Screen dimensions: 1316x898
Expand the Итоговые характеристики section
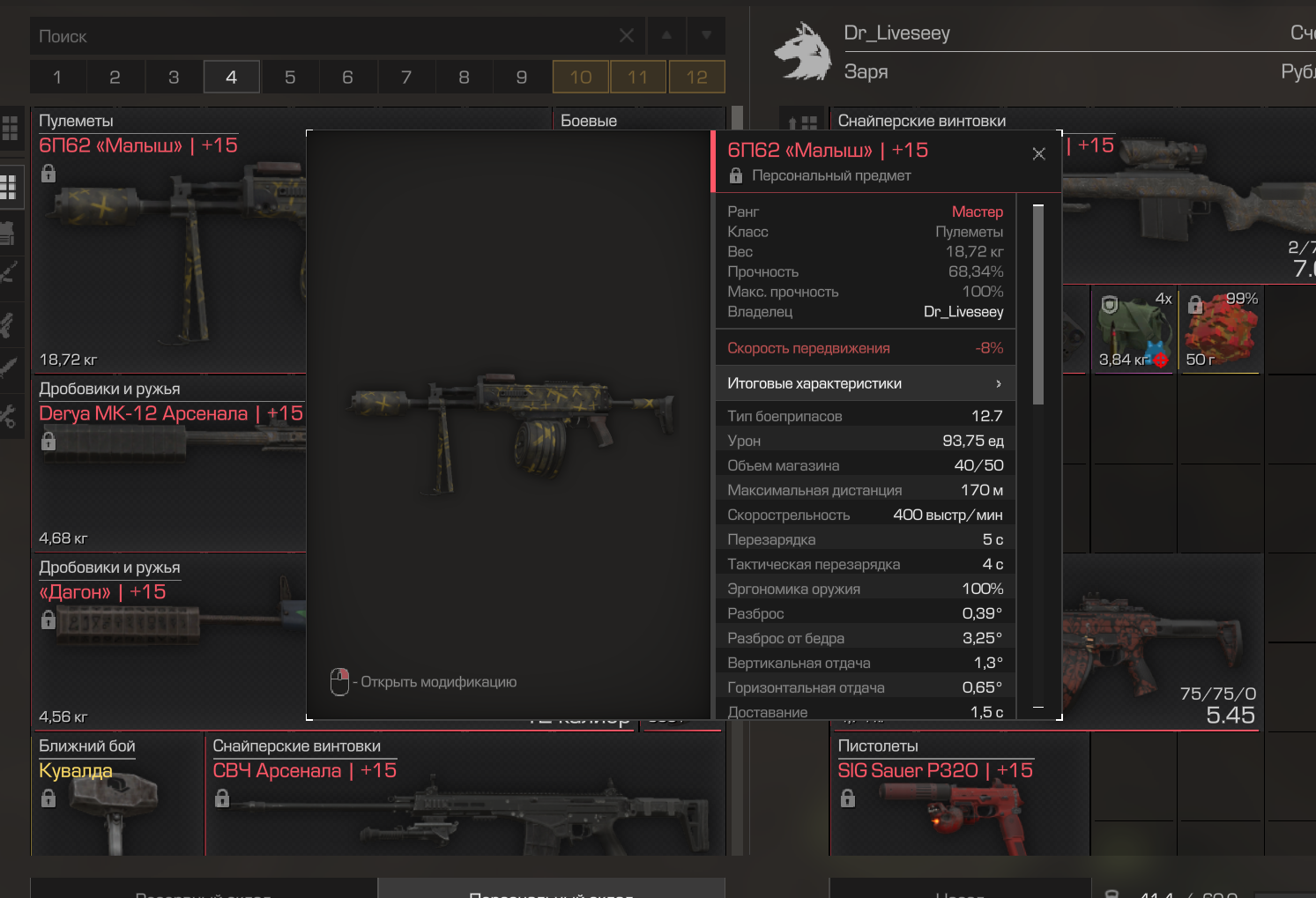[x=865, y=383]
